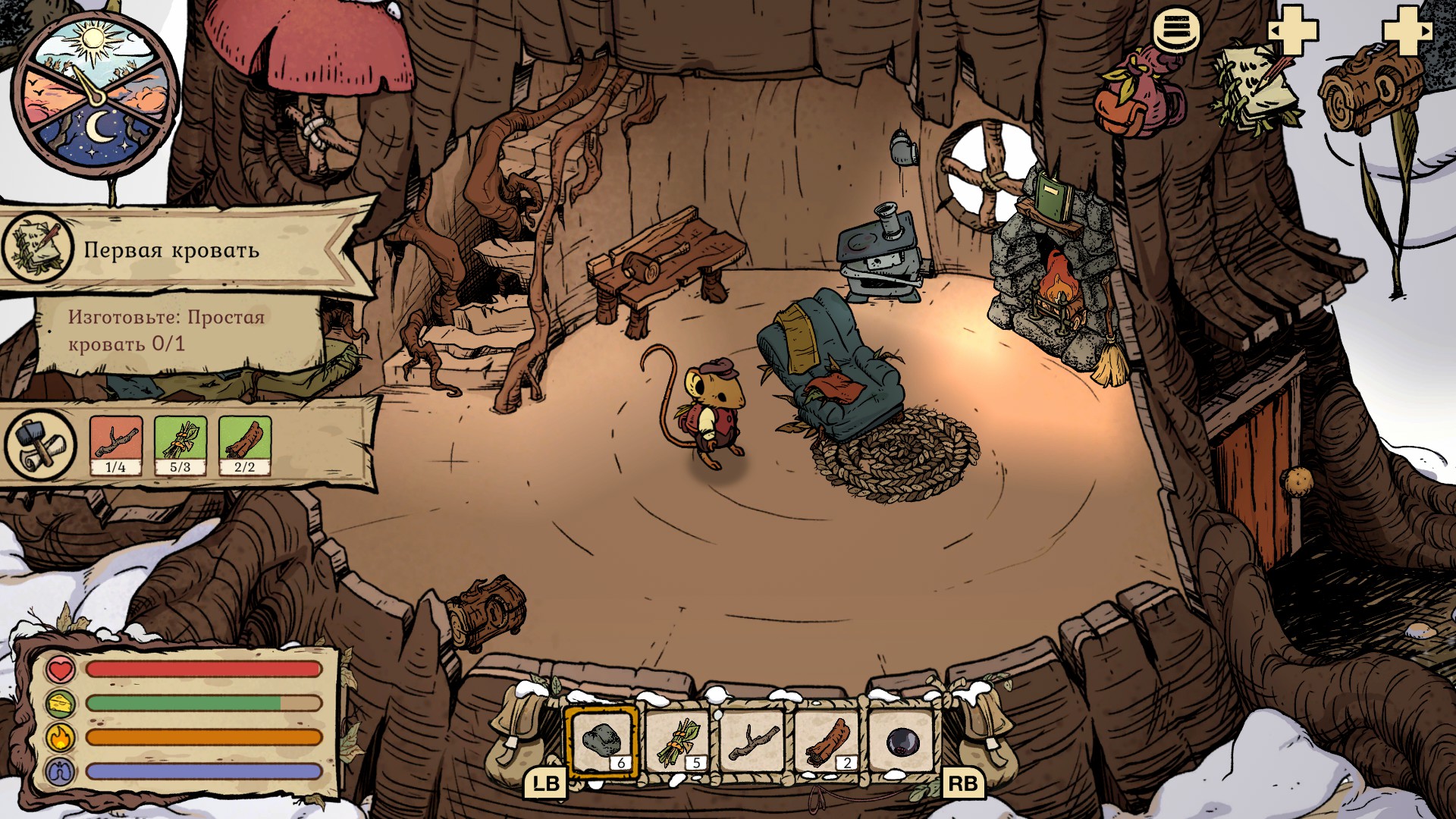Viewport: 1456px width, 819px height.
Task: Click the day-night cycle clock
Action: (95, 94)
